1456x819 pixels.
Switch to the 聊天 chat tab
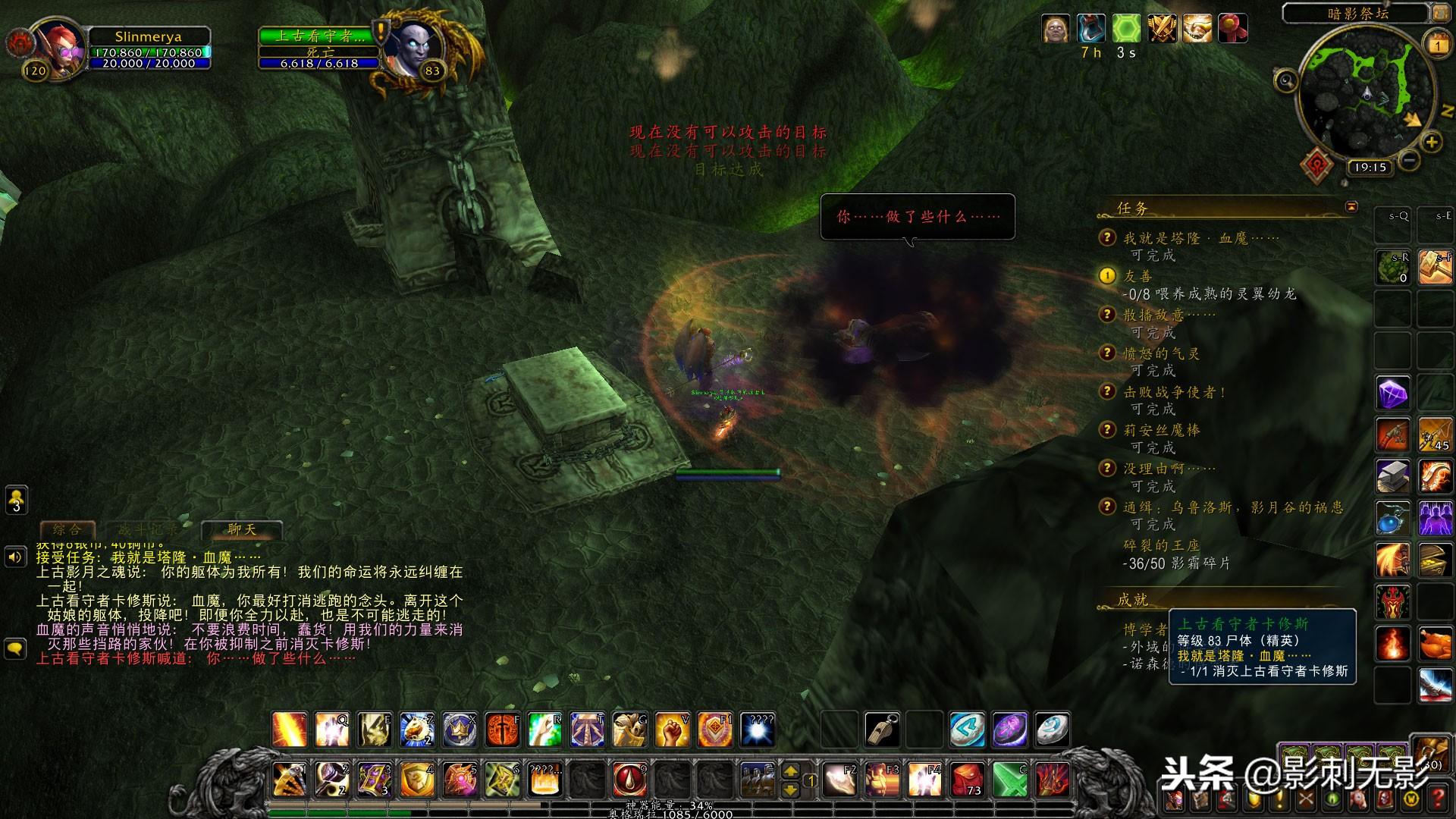(243, 529)
